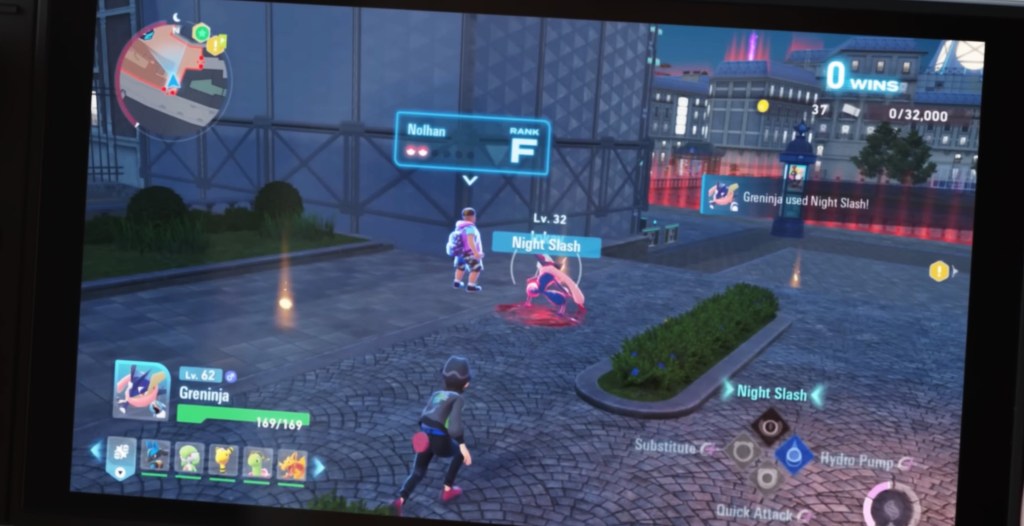1024x526 pixels.
Task: Trigger the Quick Attack move icon
Action: coord(766,478)
